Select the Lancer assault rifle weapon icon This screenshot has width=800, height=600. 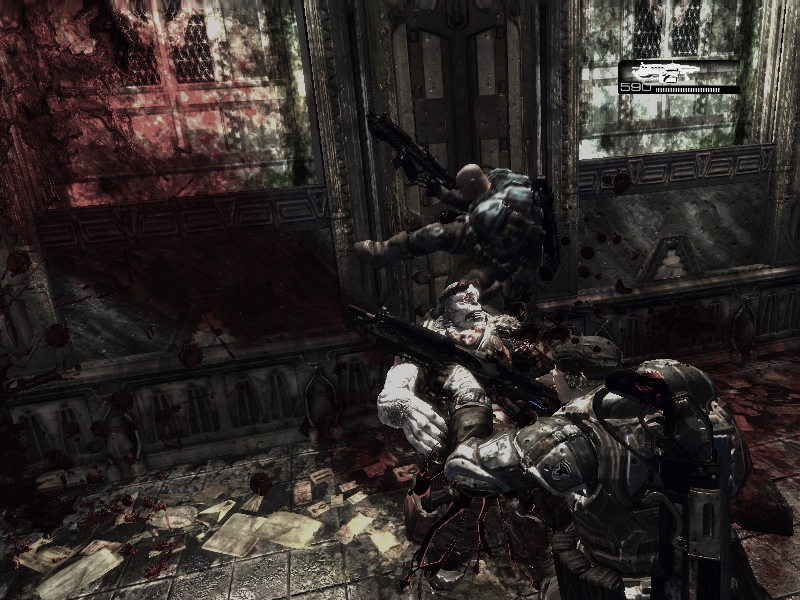(x=666, y=72)
